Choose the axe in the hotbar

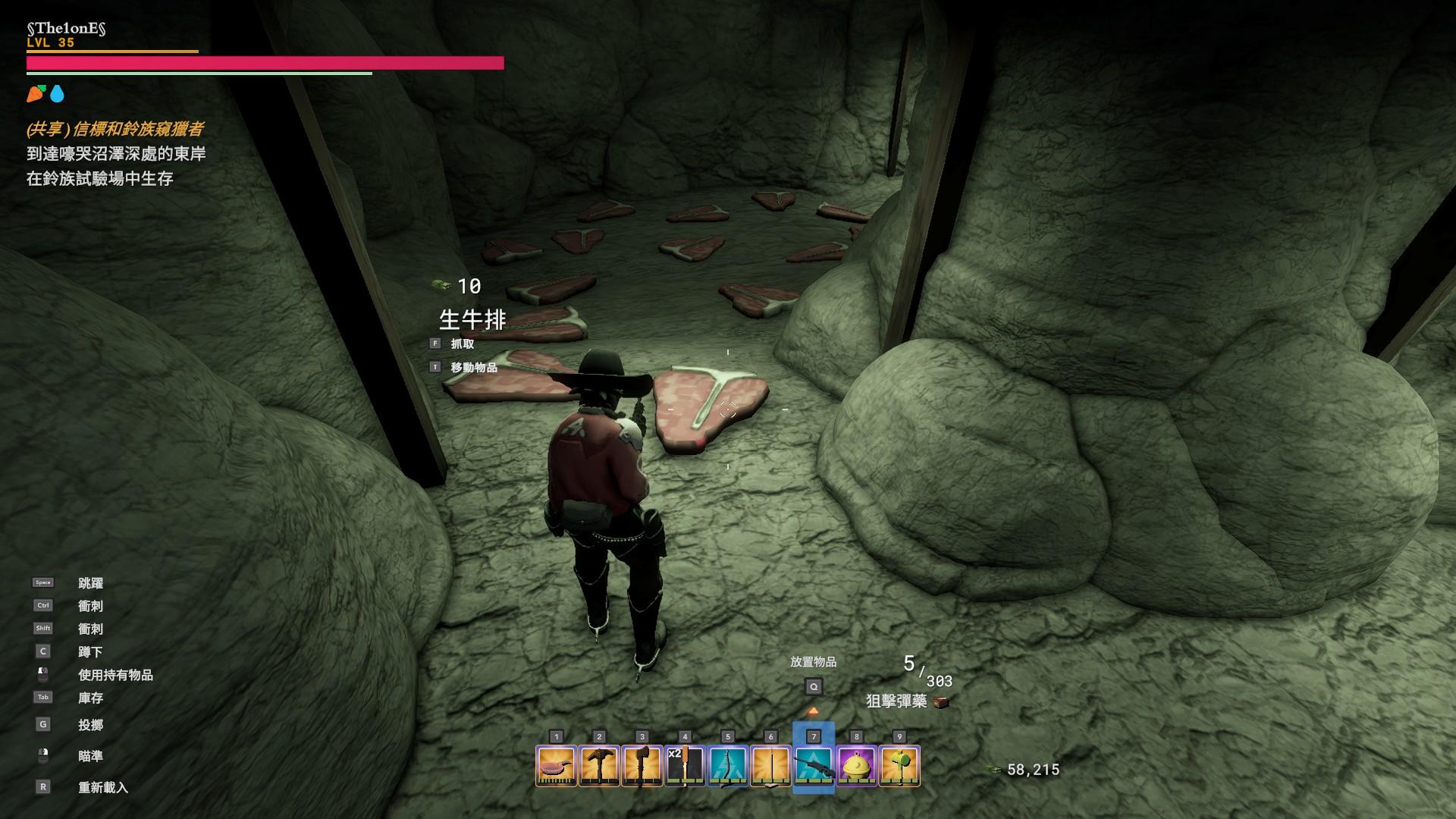pyautogui.click(x=642, y=766)
